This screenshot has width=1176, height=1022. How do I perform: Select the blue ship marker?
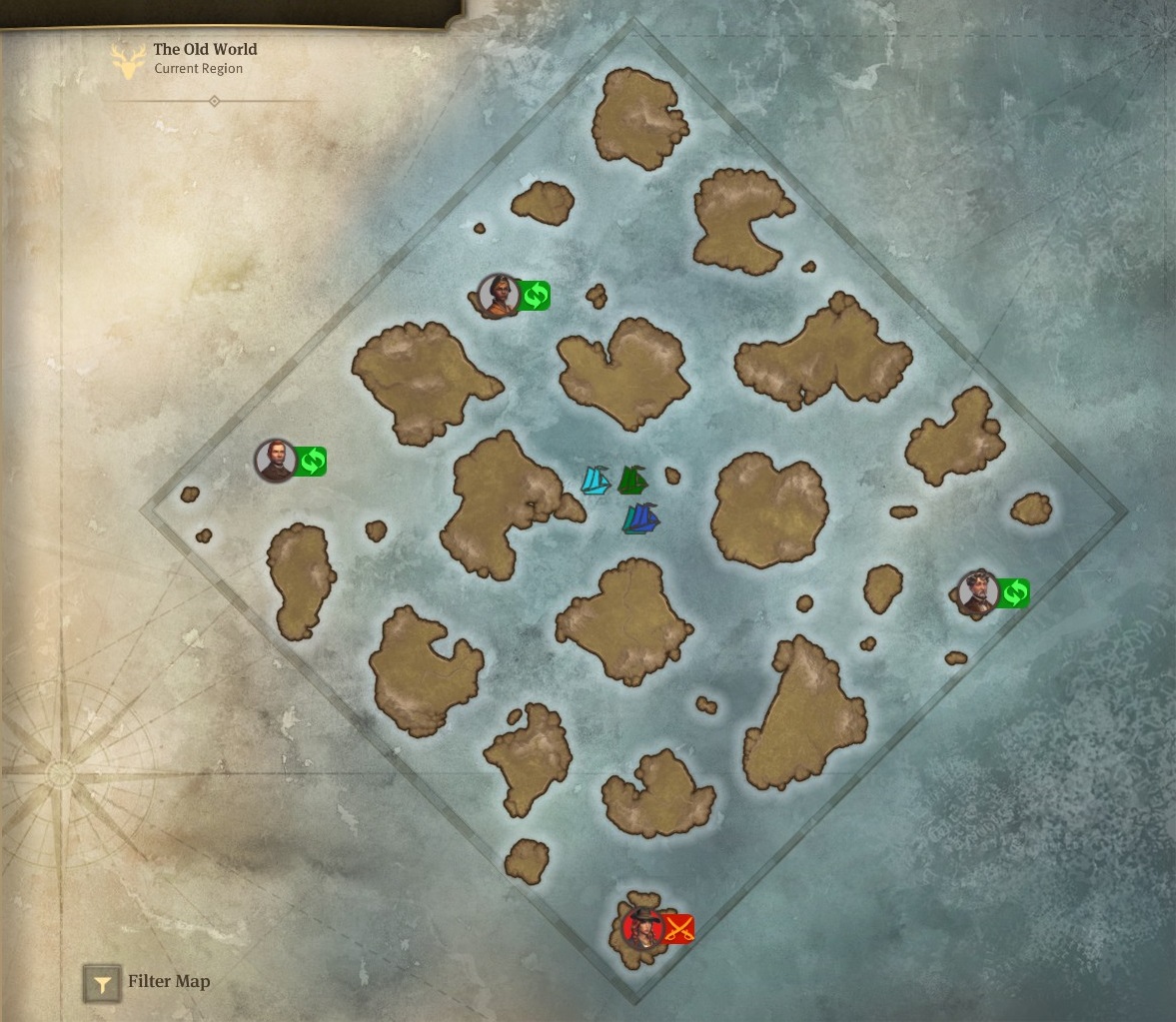[640, 518]
